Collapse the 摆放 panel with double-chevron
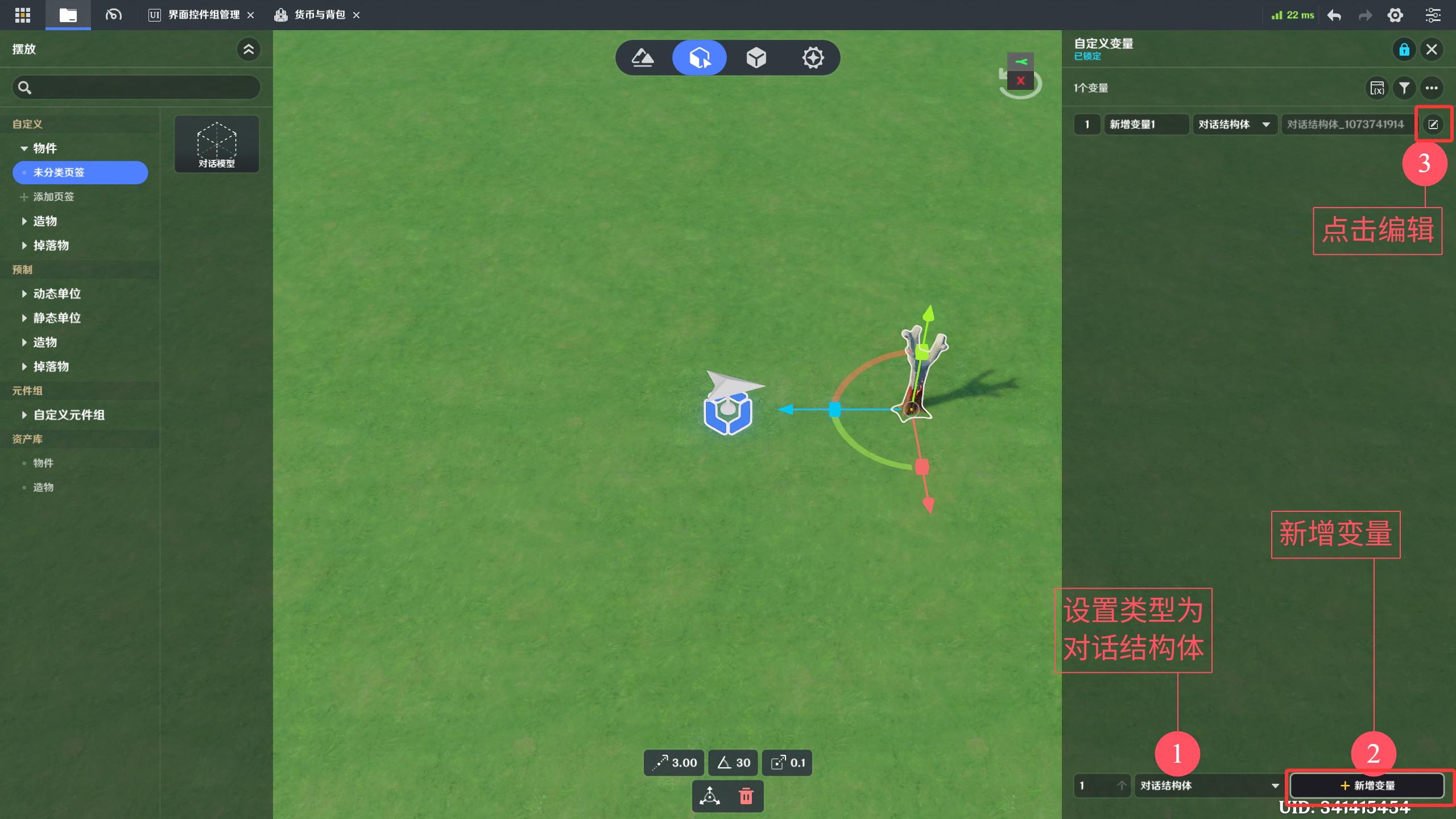Viewport: 1456px width, 819px height. click(x=249, y=49)
